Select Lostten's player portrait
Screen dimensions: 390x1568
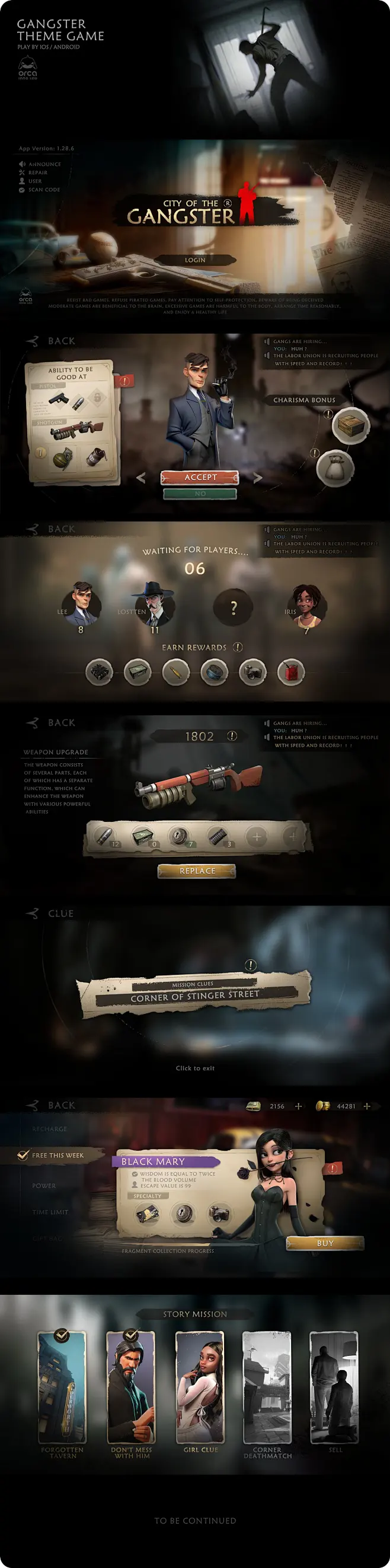click(155, 603)
